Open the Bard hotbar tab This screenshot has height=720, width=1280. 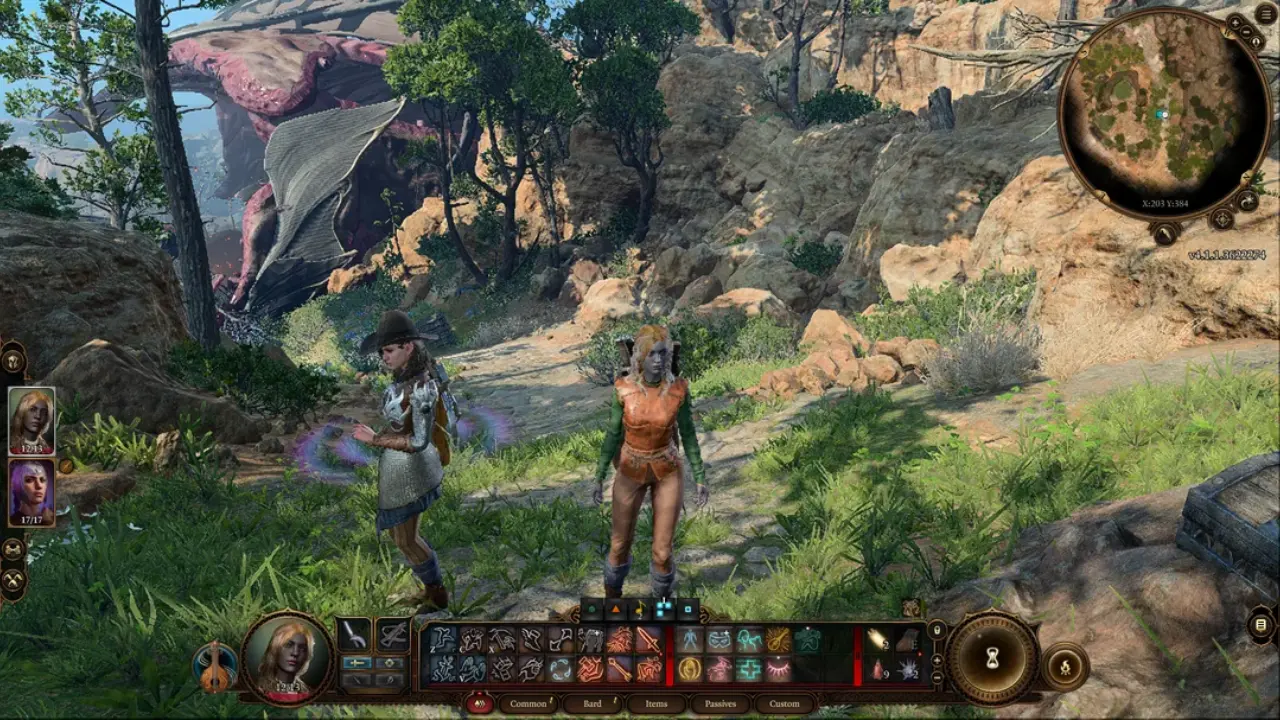coord(592,704)
